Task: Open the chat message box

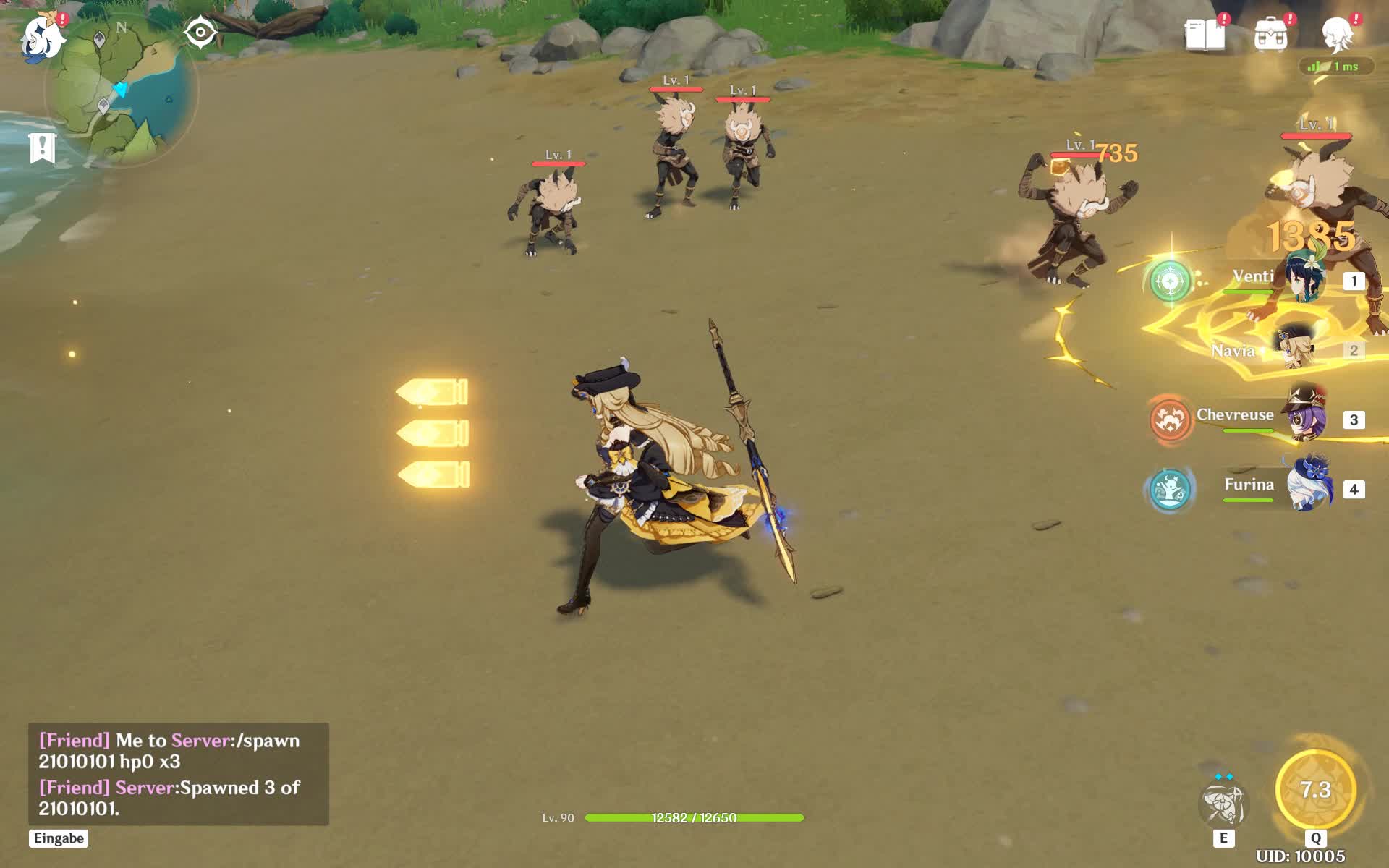Action: [179, 774]
